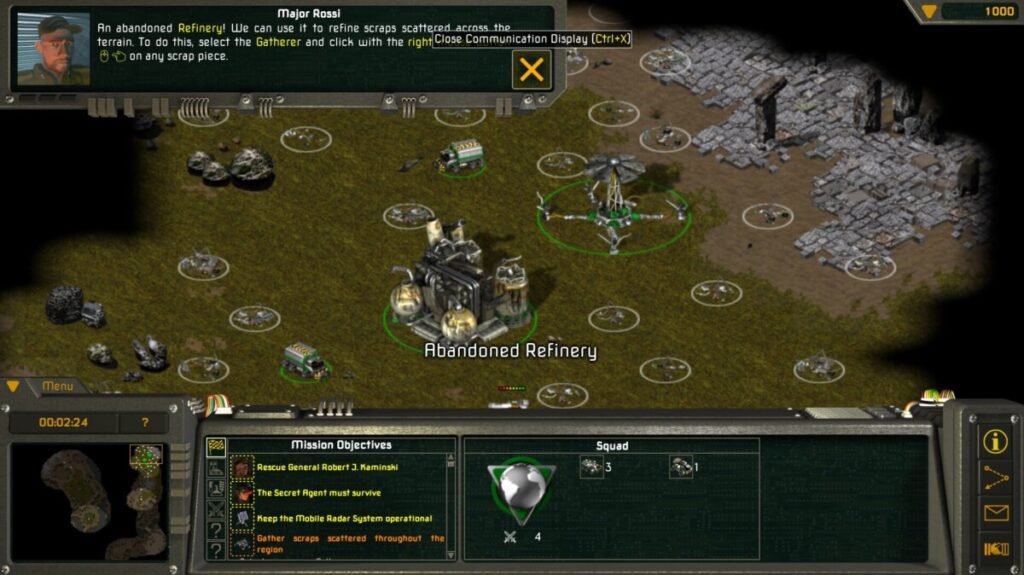1024x575 pixels.
Task: Click the question mark help button beside the timer
Action: tap(145, 423)
